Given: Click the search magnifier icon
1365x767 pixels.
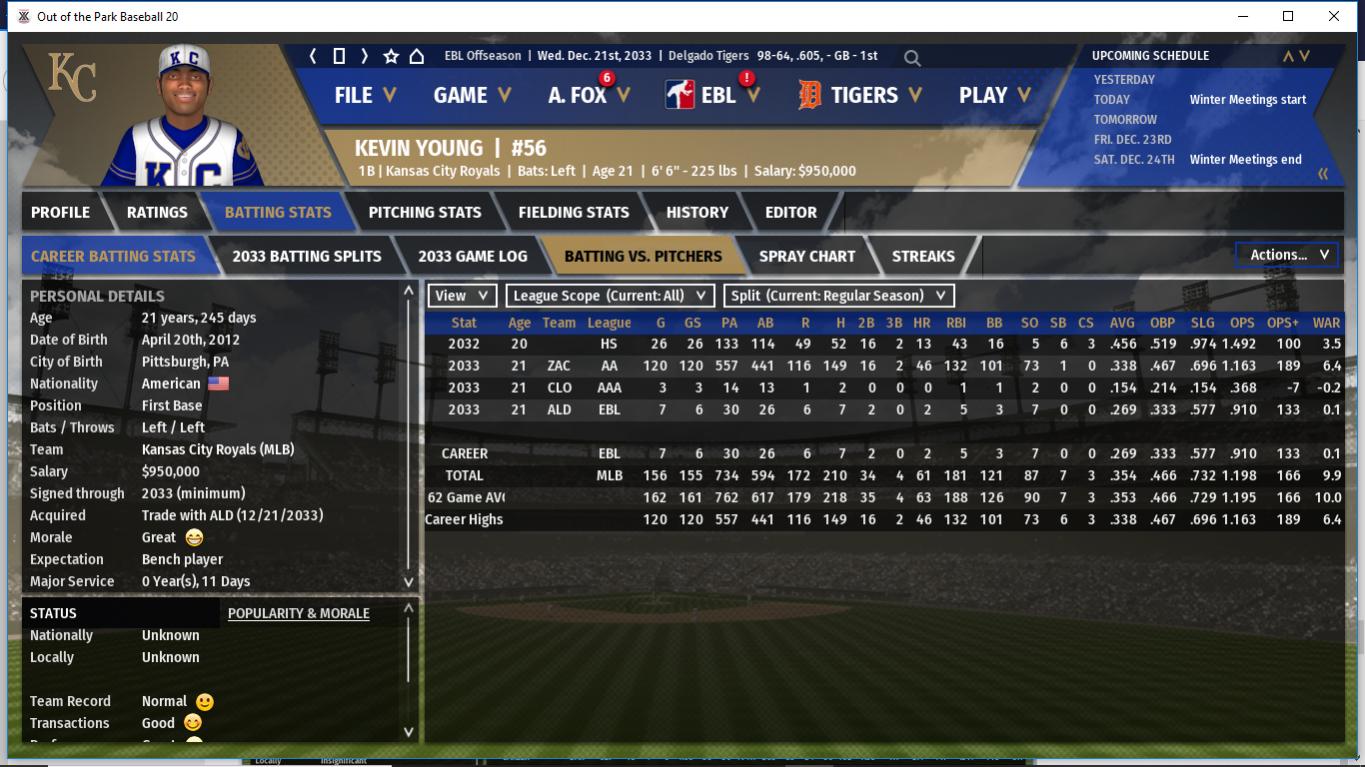Looking at the screenshot, I should click(912, 58).
